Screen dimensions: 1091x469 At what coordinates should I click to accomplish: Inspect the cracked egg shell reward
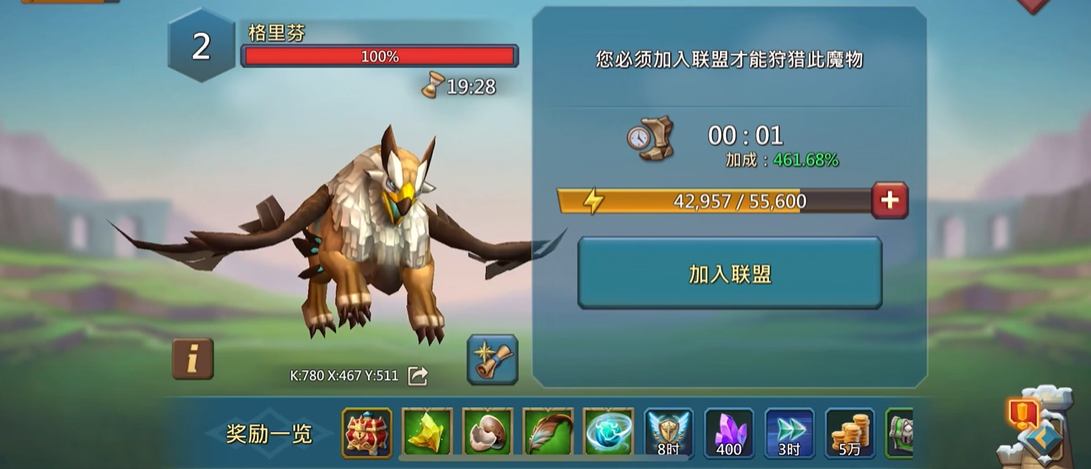click(x=488, y=433)
